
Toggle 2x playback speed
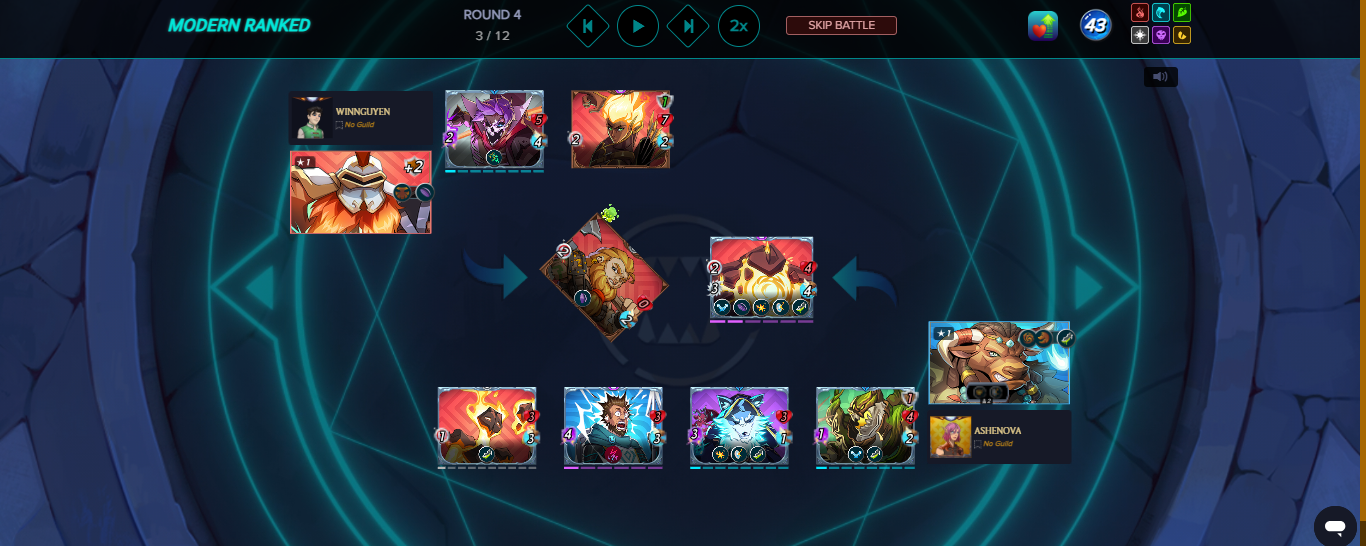pos(738,26)
